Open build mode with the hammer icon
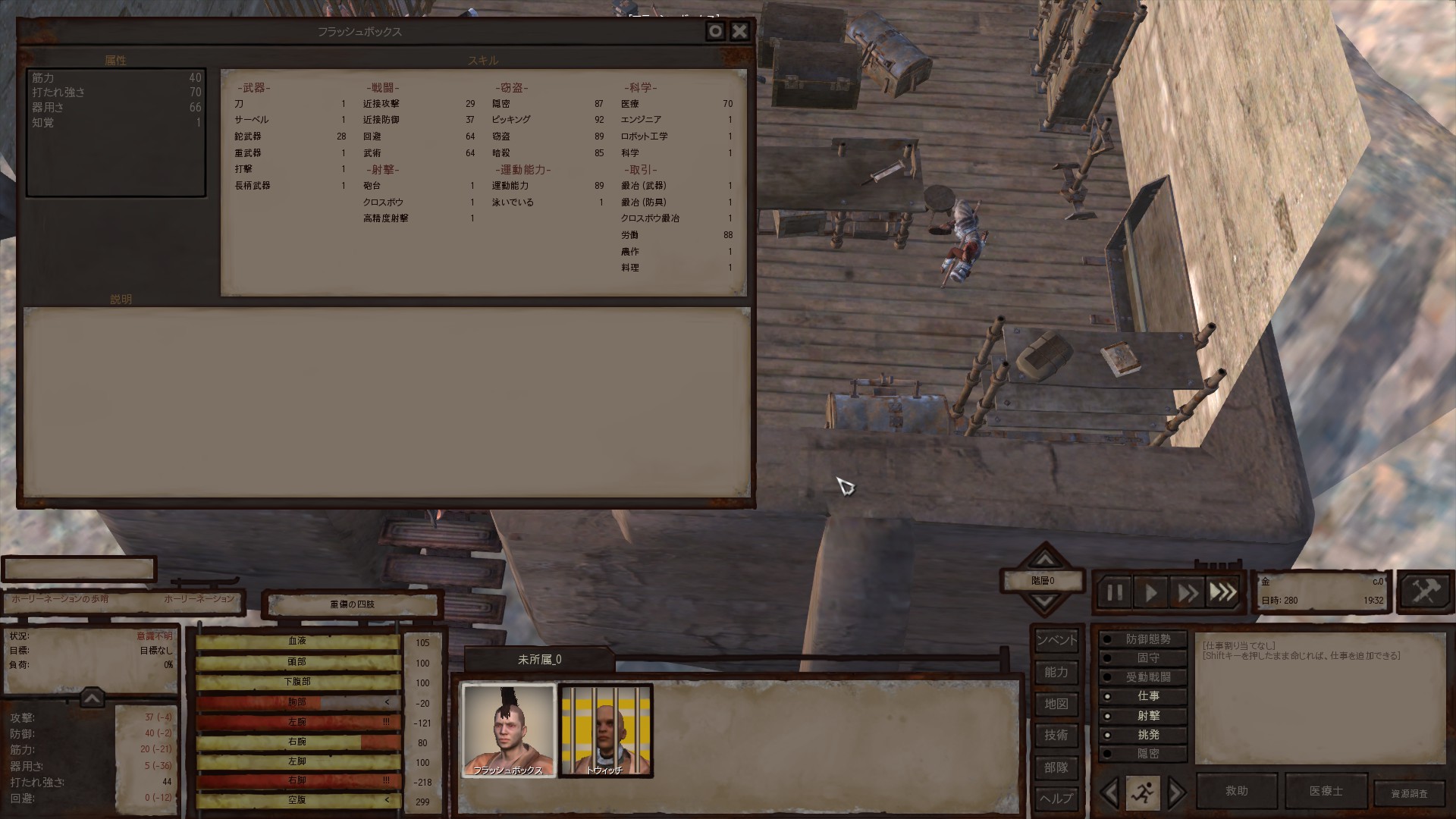 pyautogui.click(x=1425, y=591)
